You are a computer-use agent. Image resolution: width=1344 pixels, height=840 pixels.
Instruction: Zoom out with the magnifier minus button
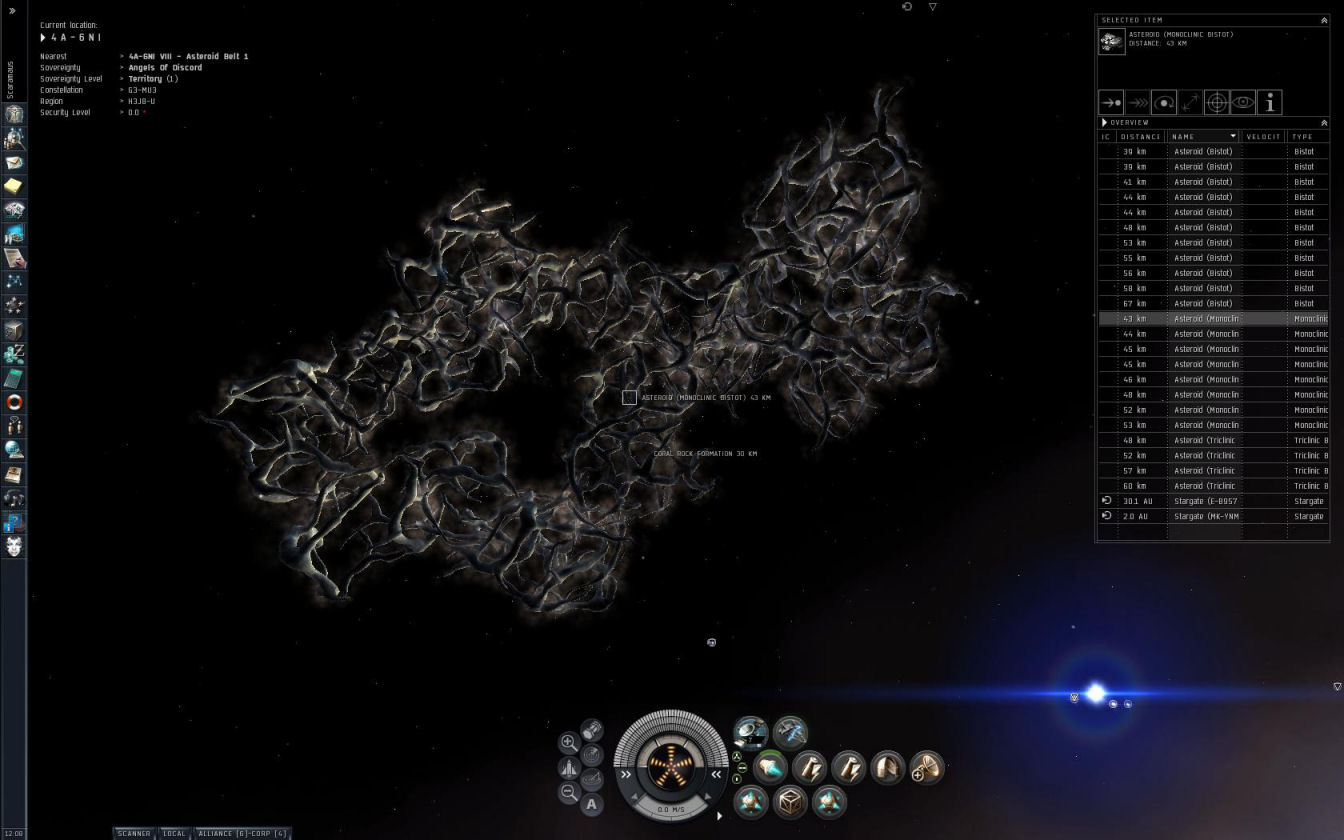coord(569,792)
